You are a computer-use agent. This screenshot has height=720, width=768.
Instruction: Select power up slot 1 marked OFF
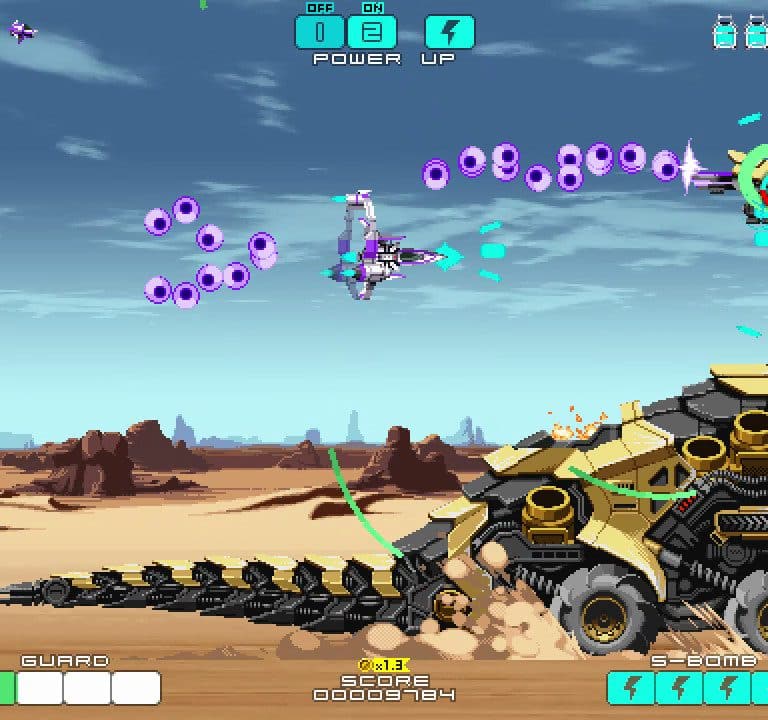pyautogui.click(x=320, y=32)
